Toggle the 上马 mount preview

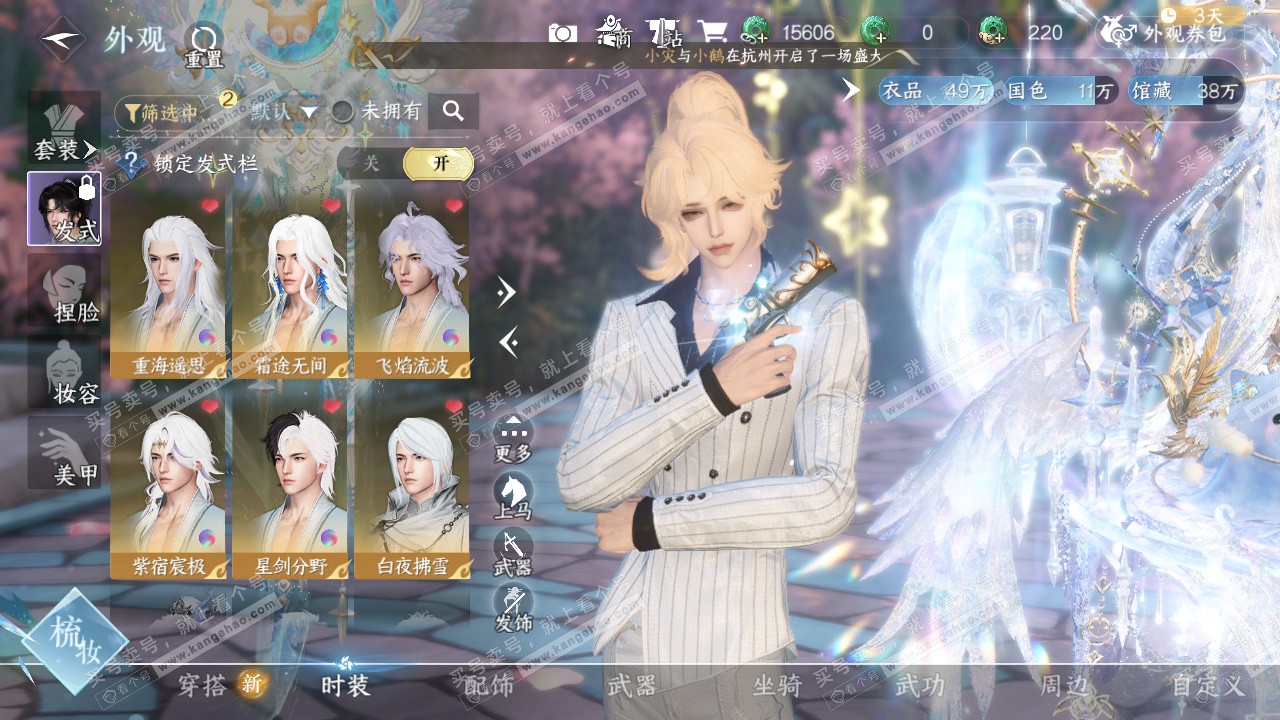coord(513,496)
